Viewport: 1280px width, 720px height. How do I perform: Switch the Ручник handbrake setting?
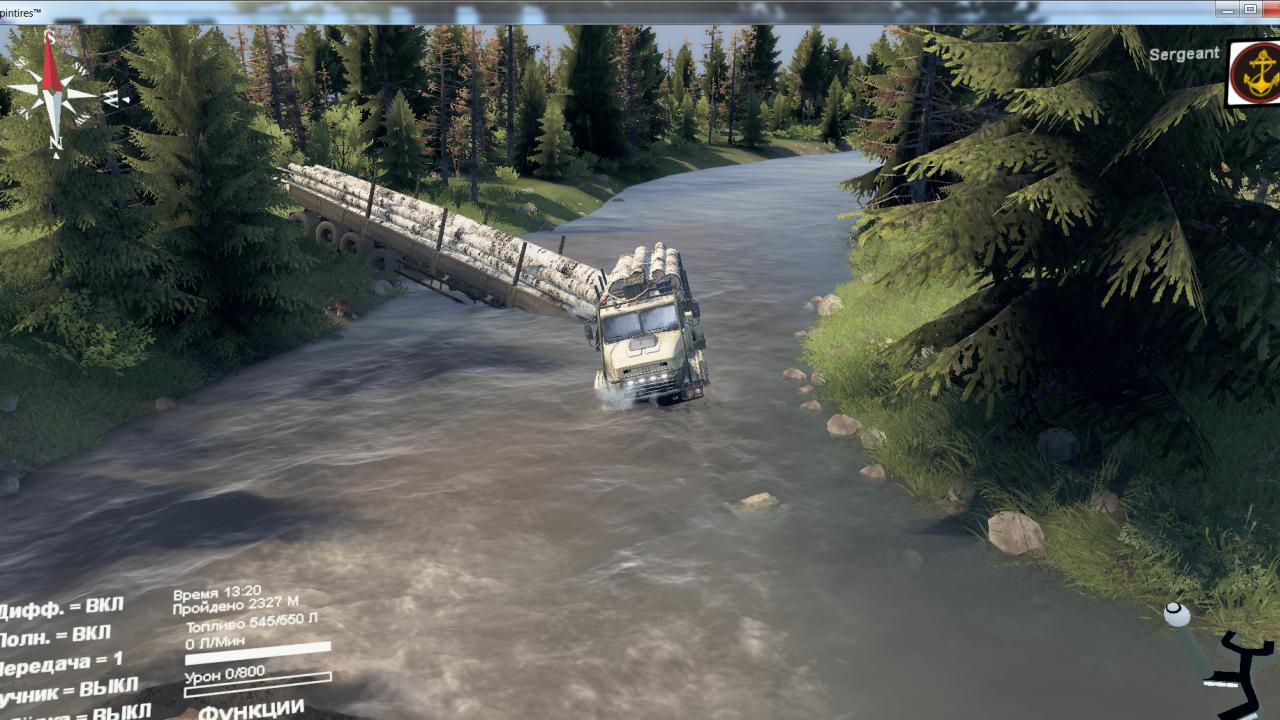point(68,690)
